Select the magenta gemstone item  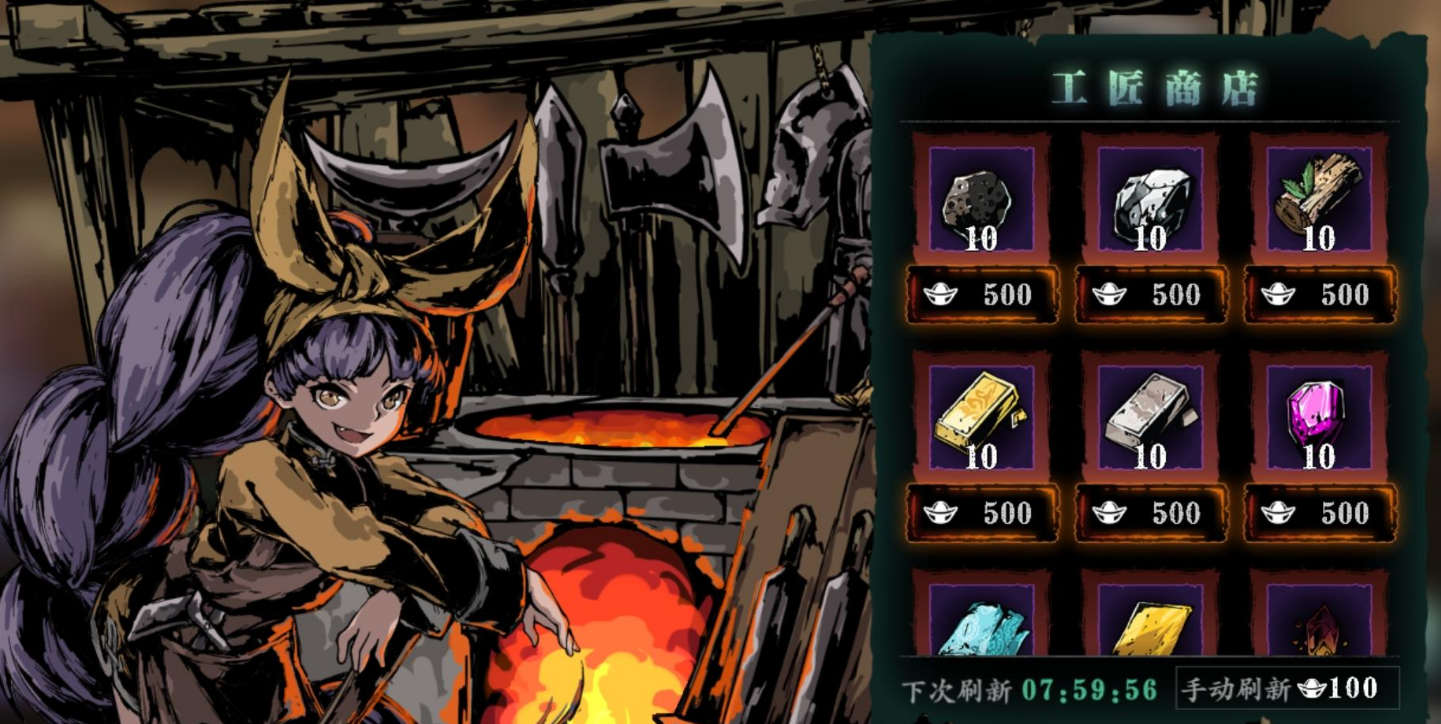(x=1319, y=418)
